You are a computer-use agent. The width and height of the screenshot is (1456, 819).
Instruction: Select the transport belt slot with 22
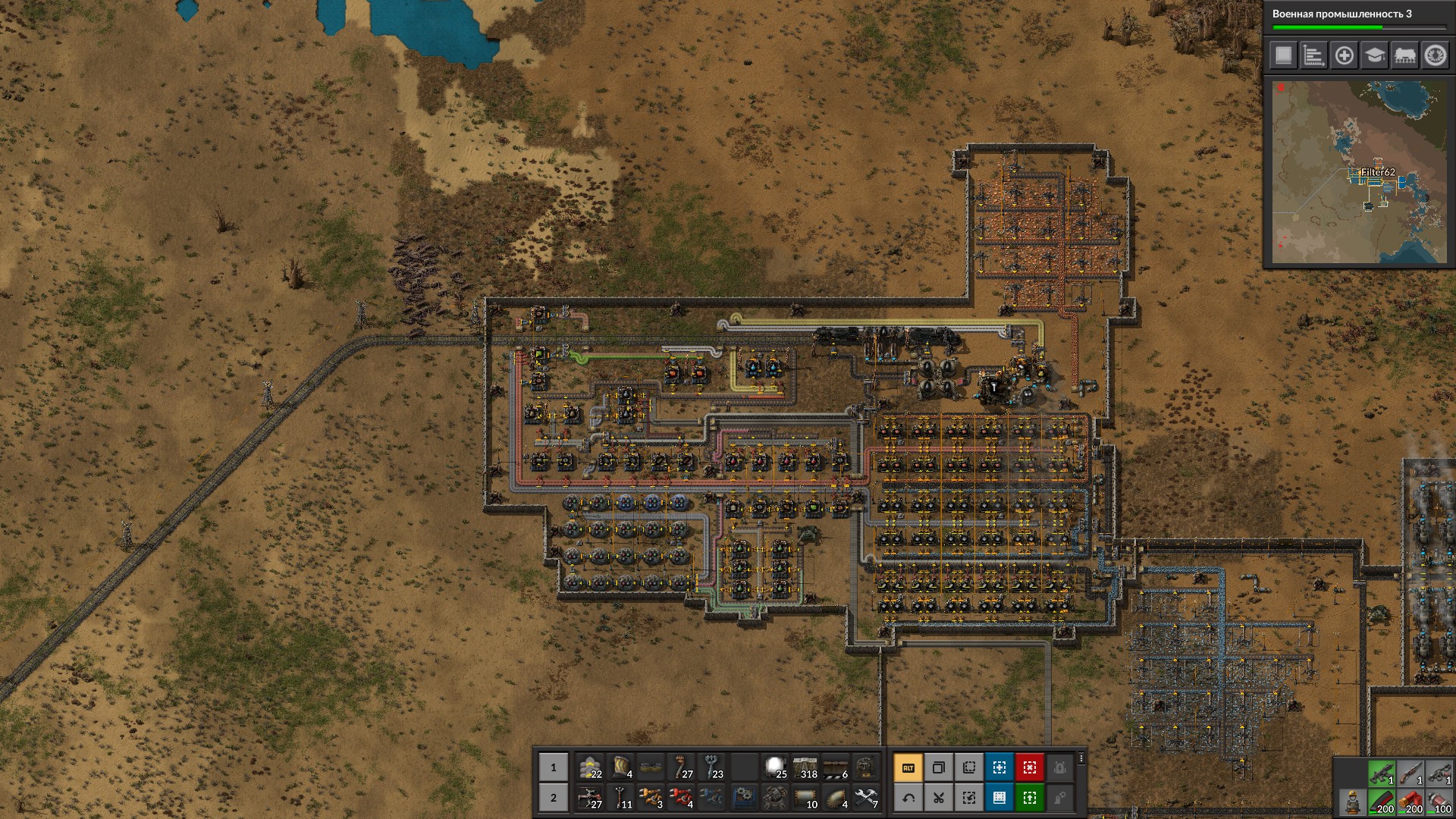click(x=590, y=767)
